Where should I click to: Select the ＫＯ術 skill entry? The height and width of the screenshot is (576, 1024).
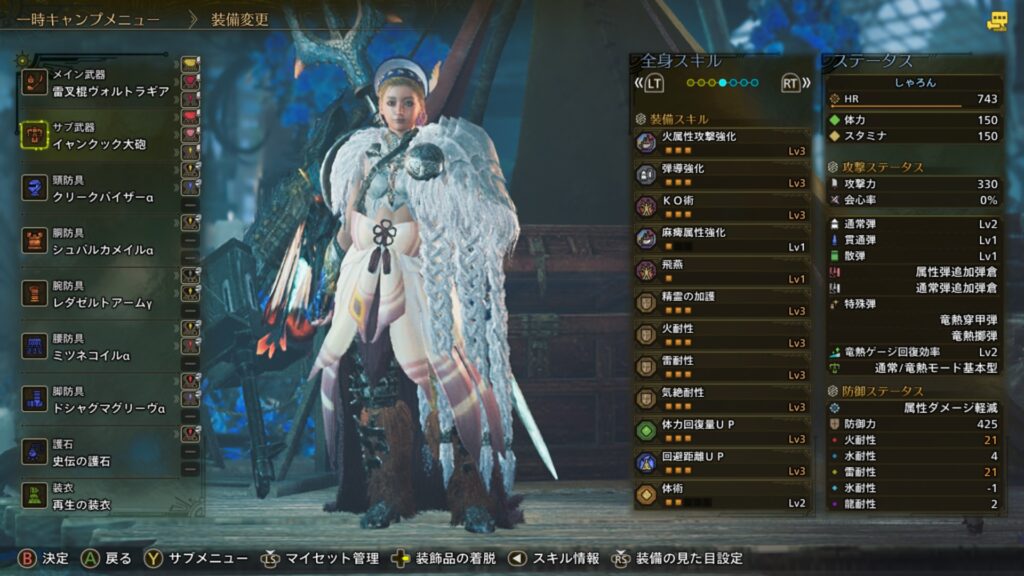721,207
